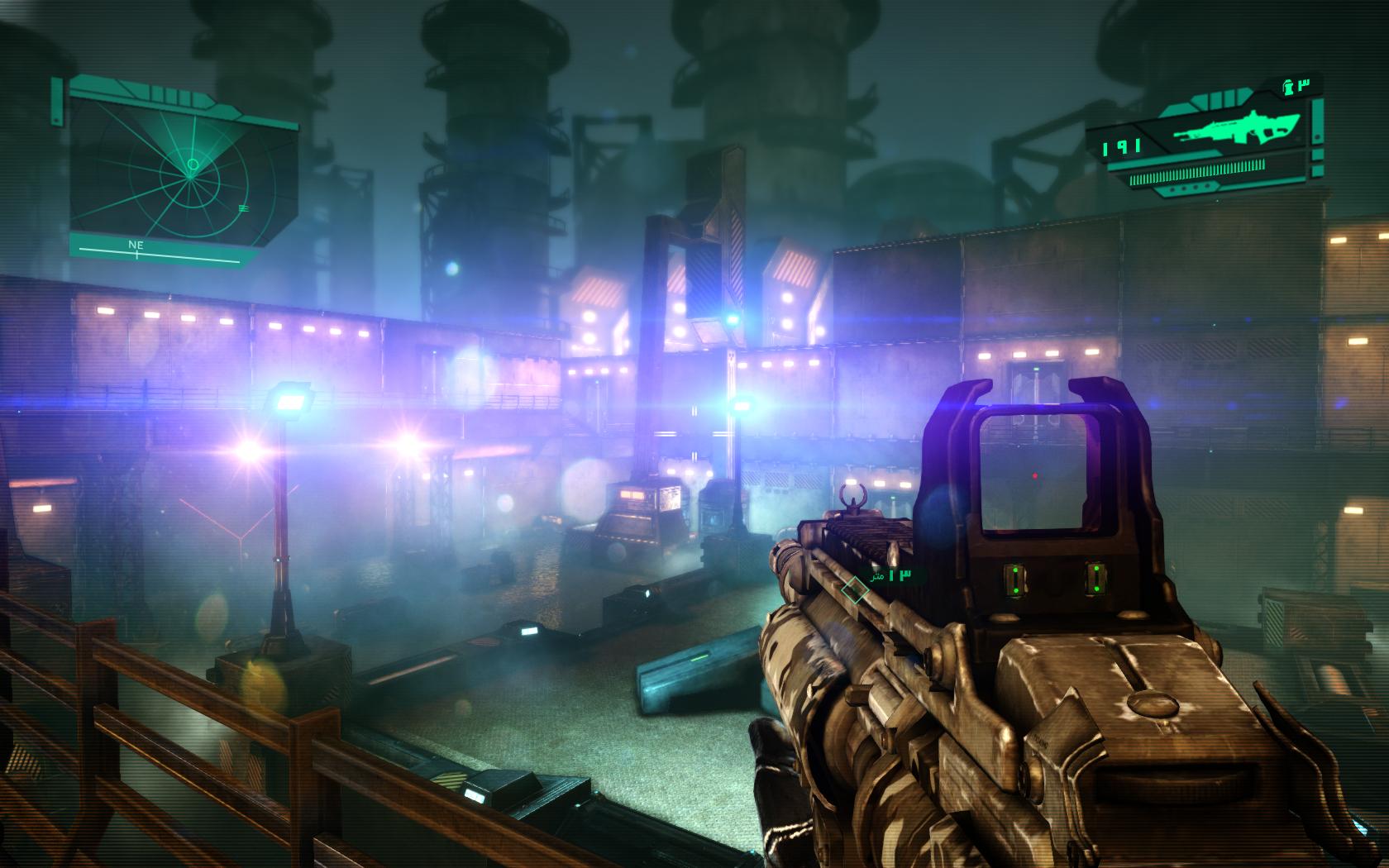
Task: Click the NE compass heading bar
Action: tap(157, 251)
